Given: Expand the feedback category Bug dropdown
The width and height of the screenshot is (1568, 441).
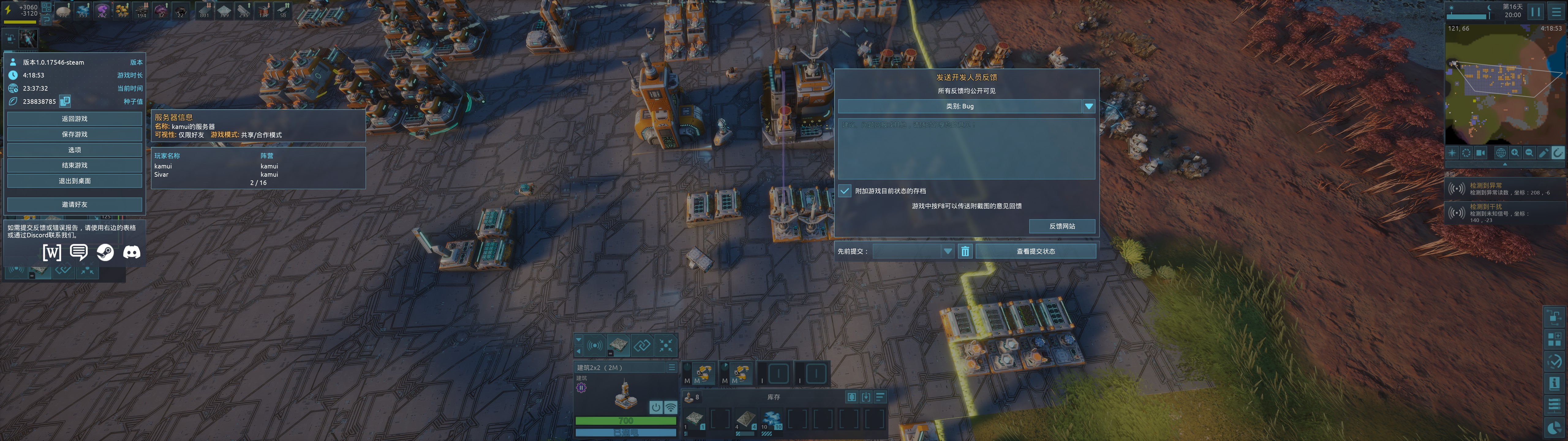Looking at the screenshot, I should [x=1088, y=107].
